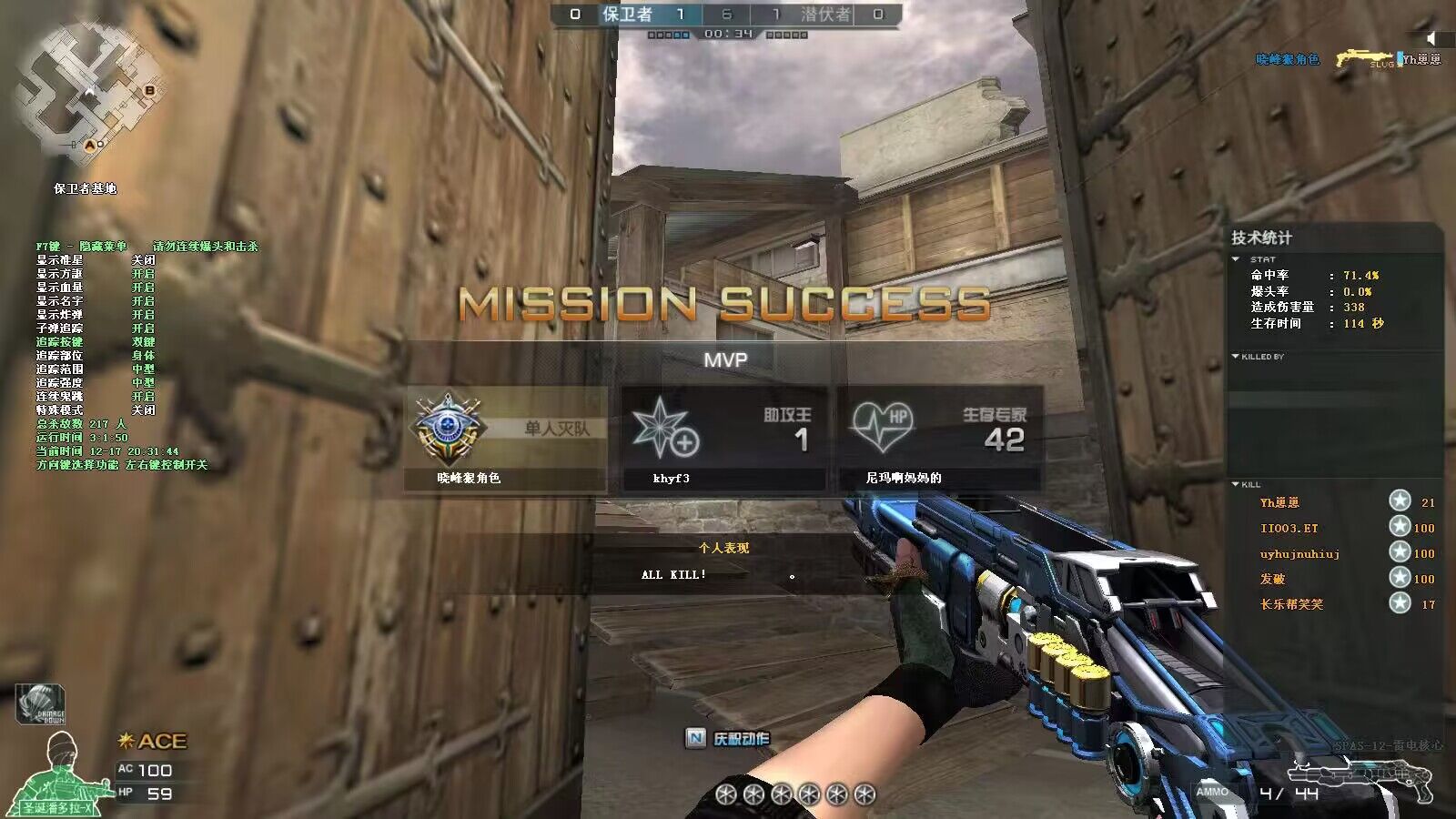Toggle the 特殊模式 option in overlay menu

[x=143, y=410]
